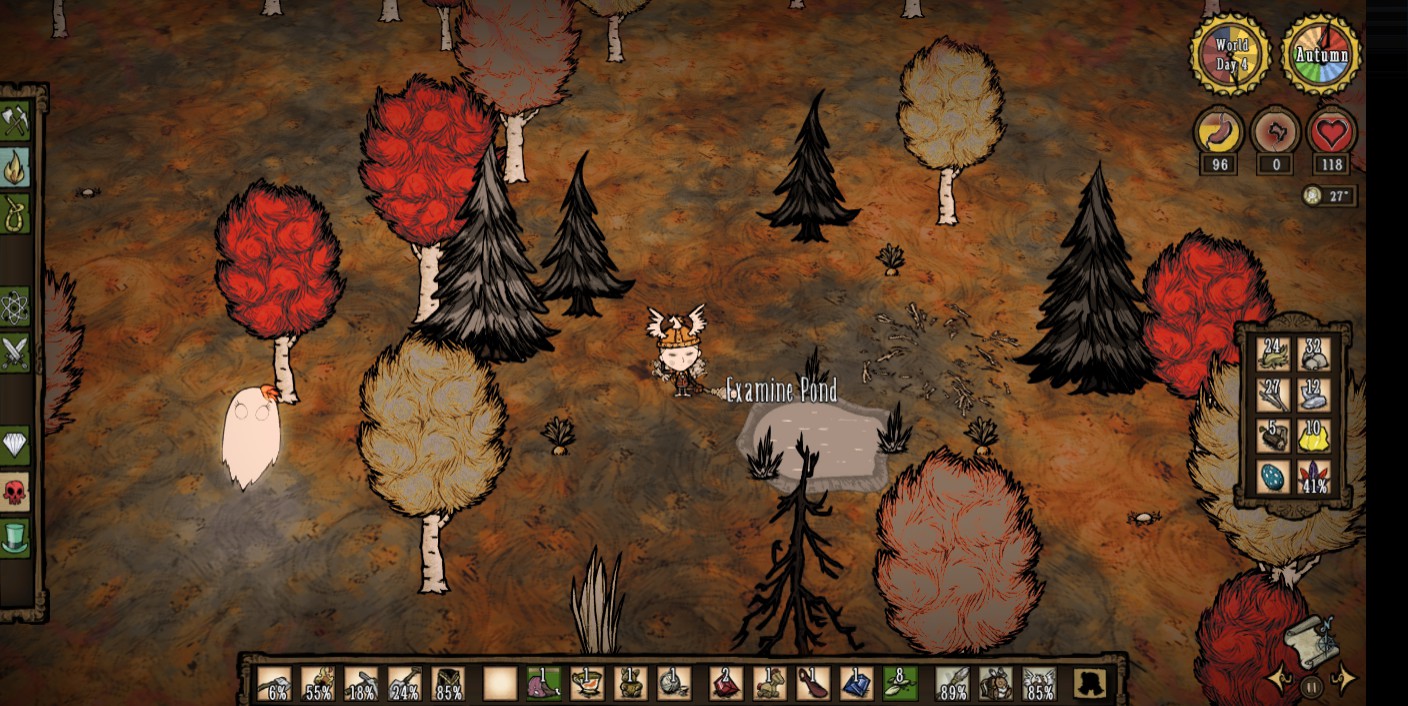
Task: Open the Refine diamond crafting tab
Action: coord(15,445)
